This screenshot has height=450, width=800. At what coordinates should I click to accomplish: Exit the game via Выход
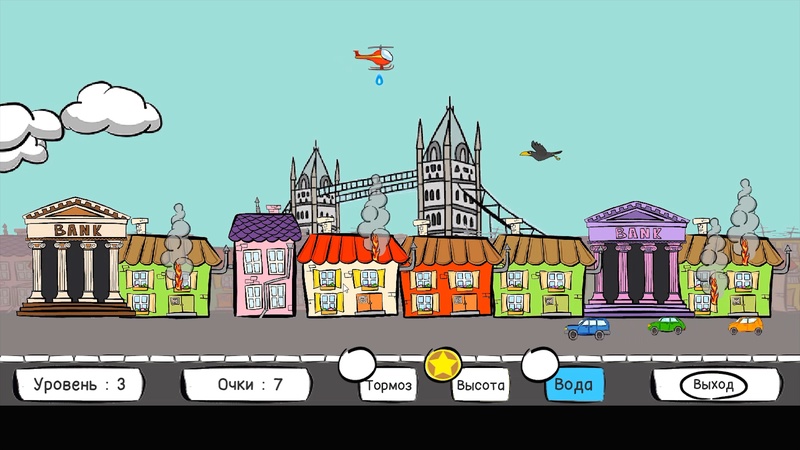pos(714,385)
